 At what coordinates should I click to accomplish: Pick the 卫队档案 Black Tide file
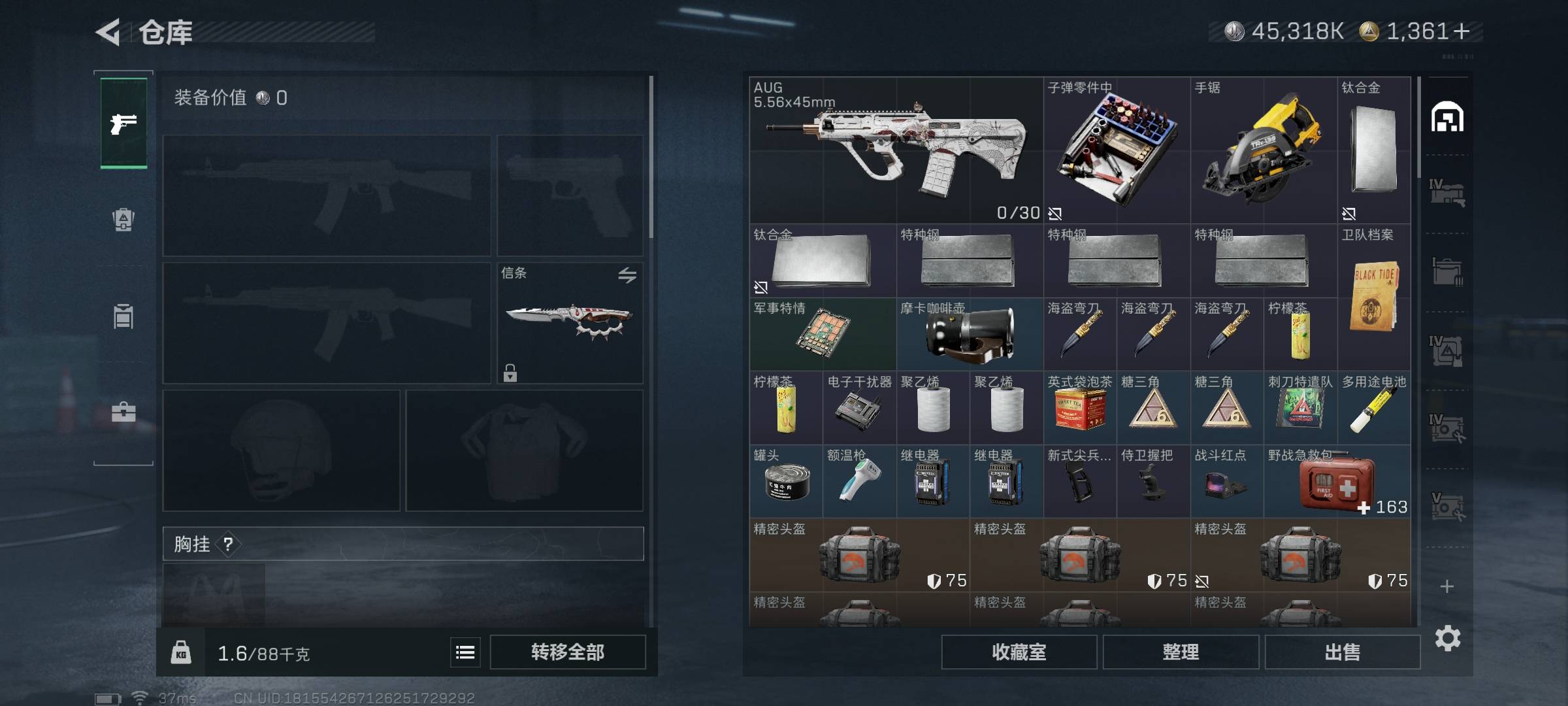[1373, 297]
